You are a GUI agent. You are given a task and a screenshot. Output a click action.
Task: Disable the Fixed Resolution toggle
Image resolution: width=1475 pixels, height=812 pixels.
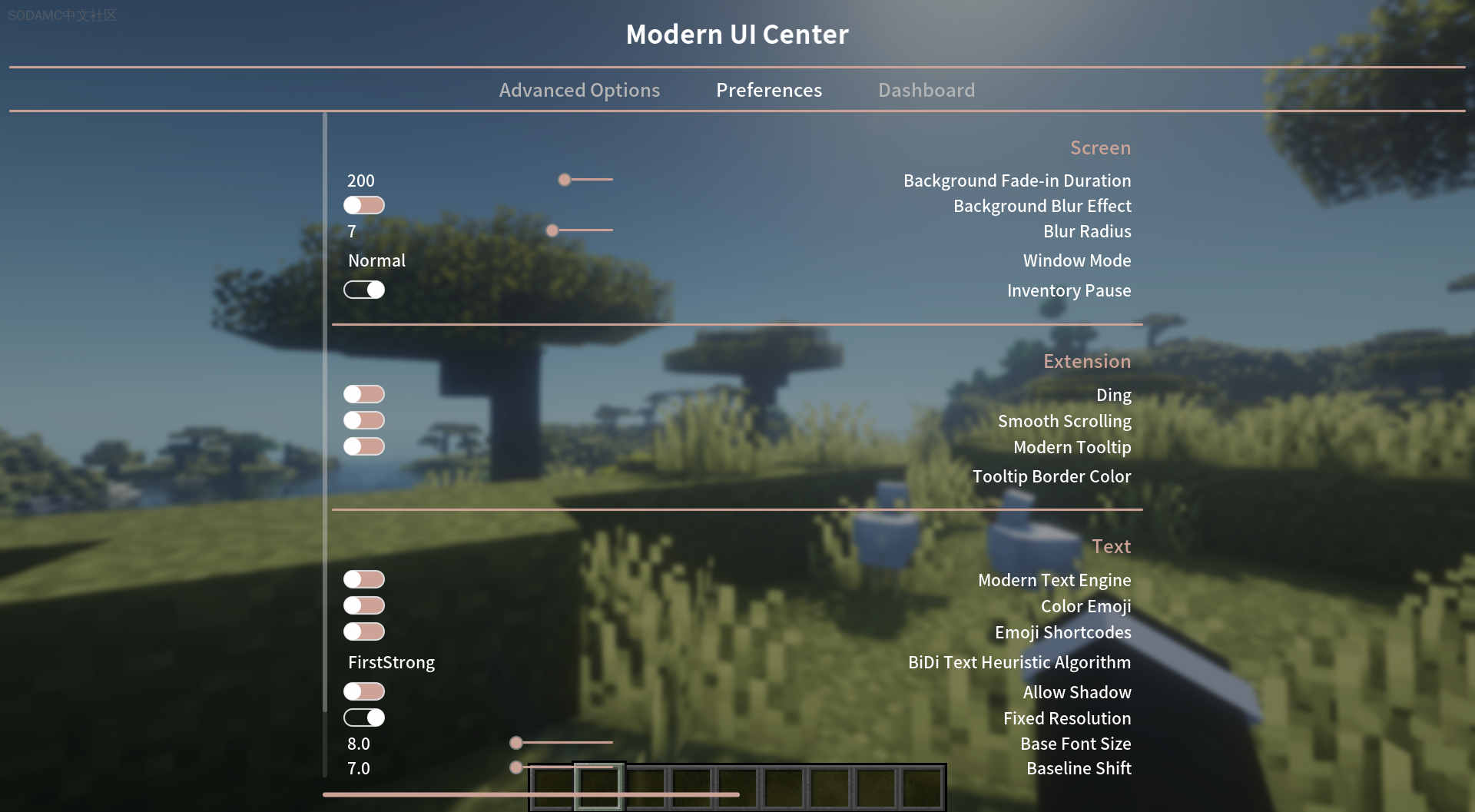(363, 717)
